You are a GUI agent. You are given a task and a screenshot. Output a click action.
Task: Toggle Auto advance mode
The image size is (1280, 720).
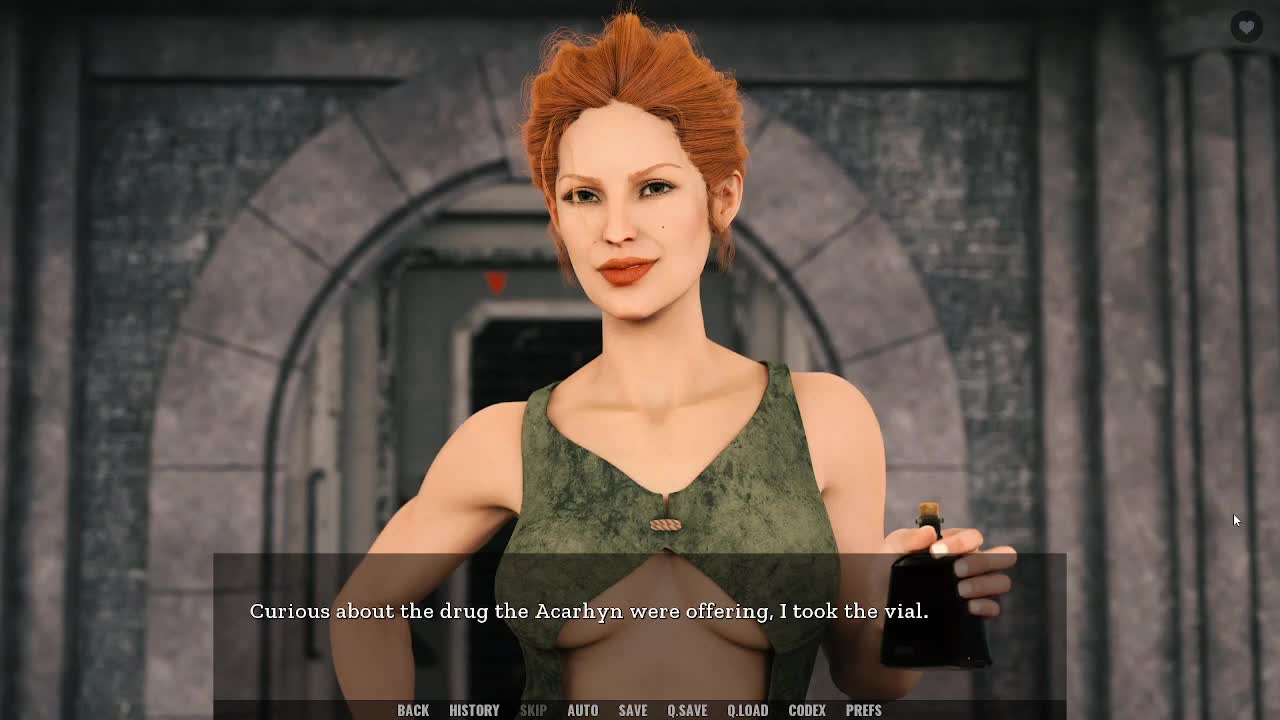point(582,710)
